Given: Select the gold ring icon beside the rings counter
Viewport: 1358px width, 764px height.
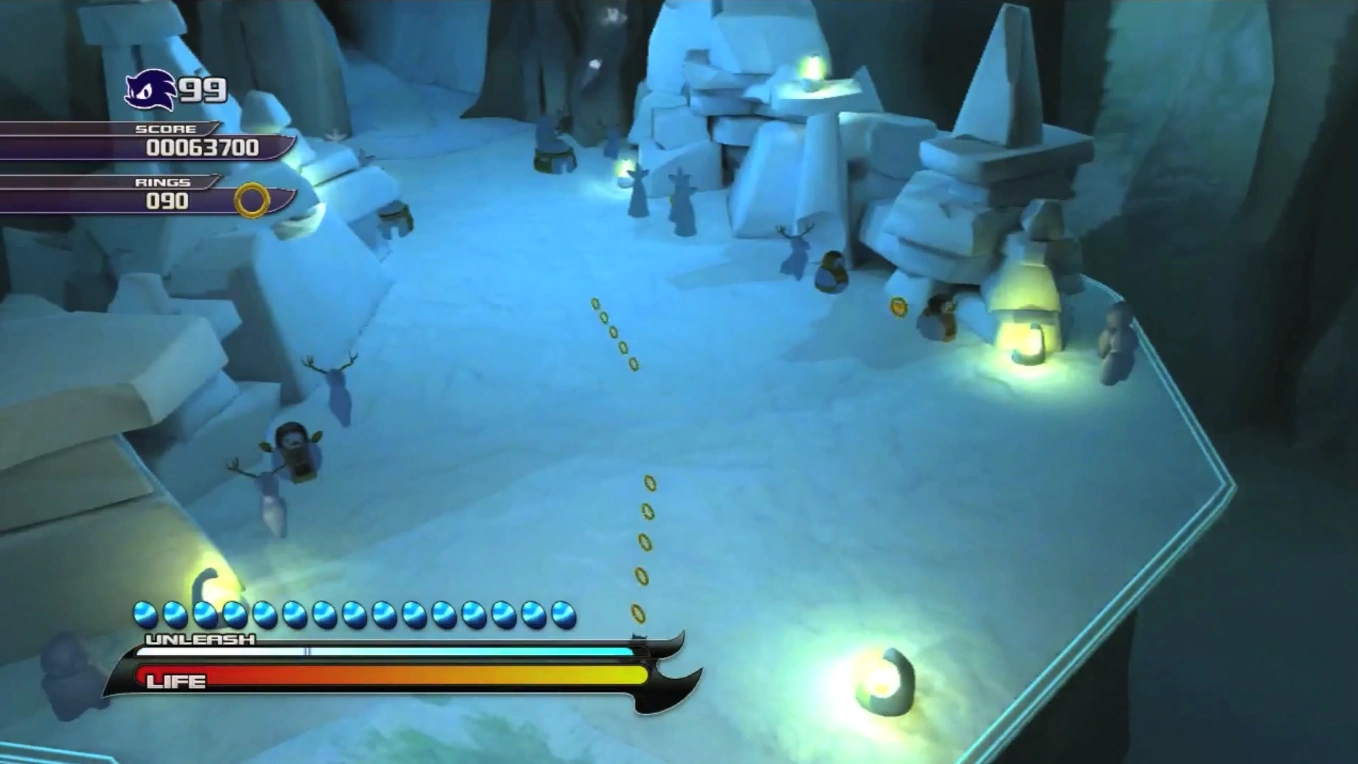Looking at the screenshot, I should 252,200.
